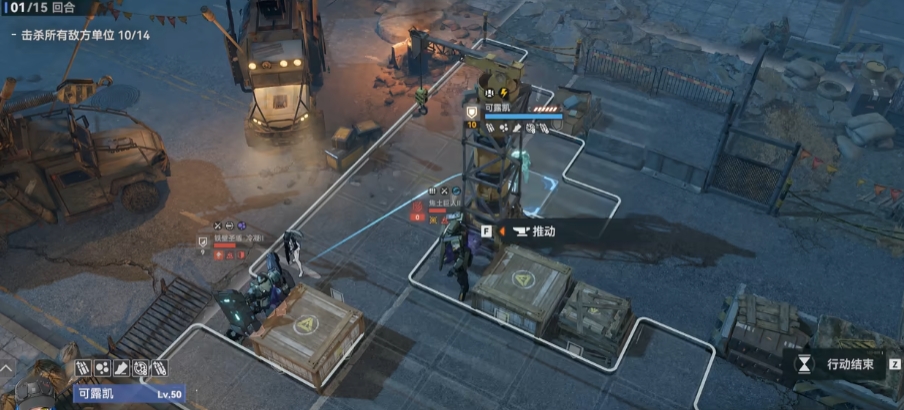
Task: Activate the last bullets skill icon in the skill bar
Action: tap(159, 369)
